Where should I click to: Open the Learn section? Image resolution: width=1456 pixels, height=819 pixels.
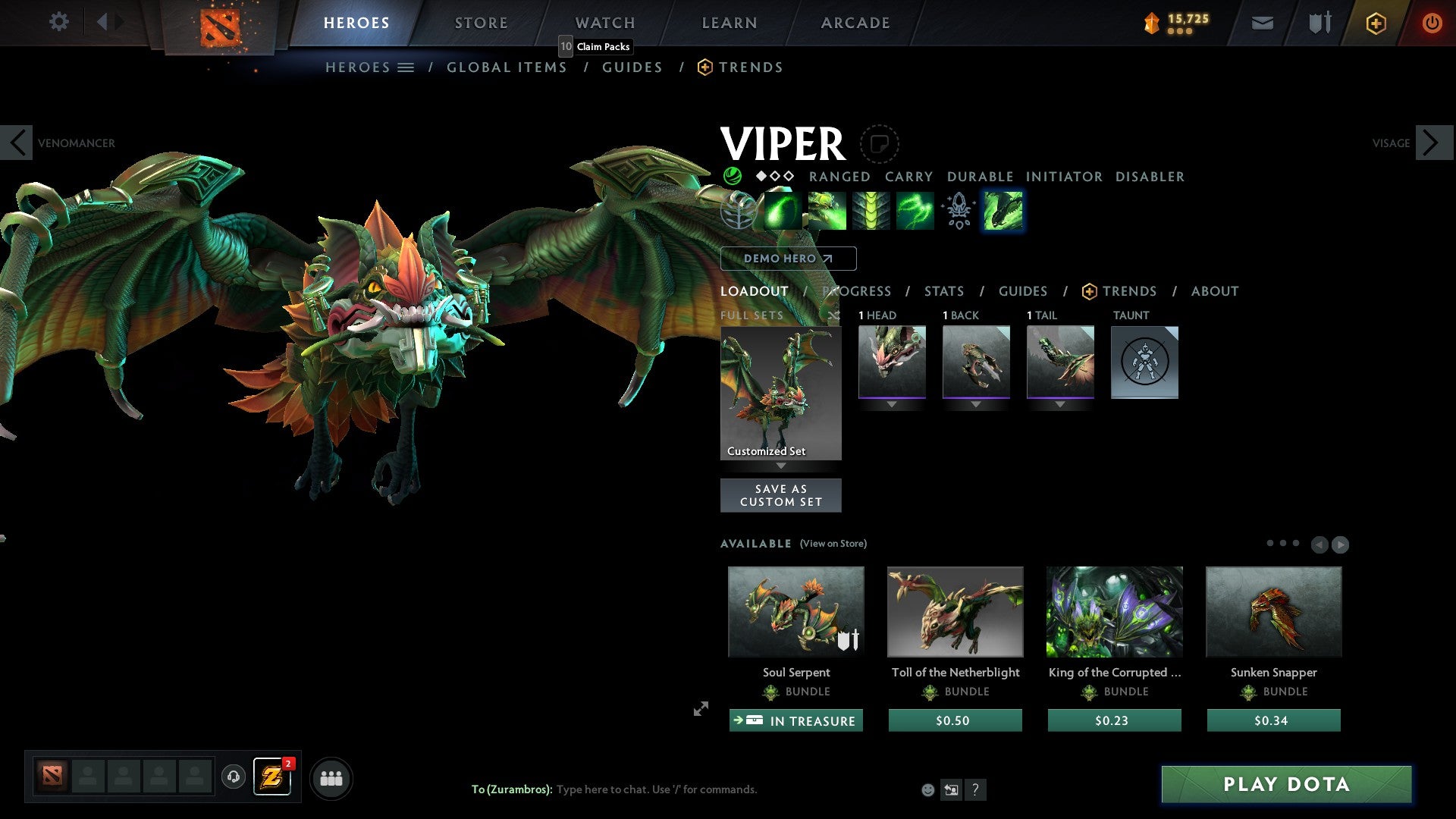730,23
